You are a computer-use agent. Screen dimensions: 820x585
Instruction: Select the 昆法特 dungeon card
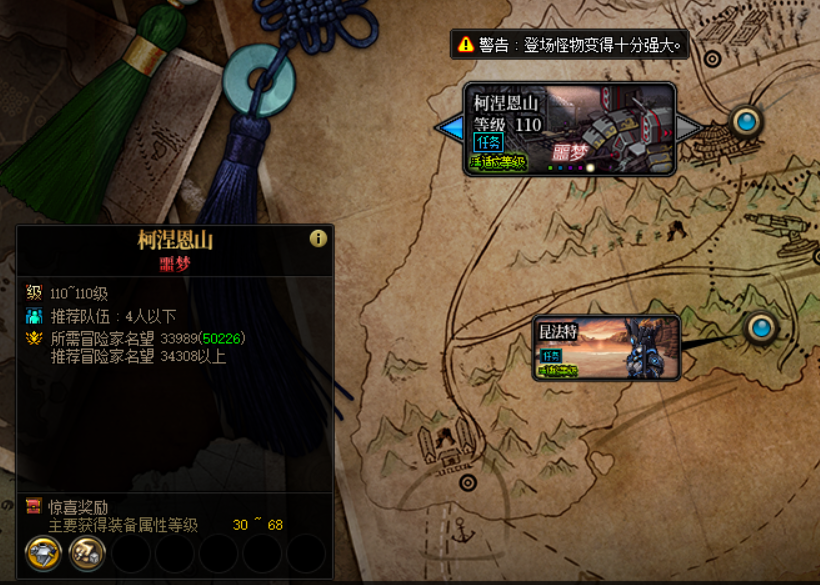(607, 348)
